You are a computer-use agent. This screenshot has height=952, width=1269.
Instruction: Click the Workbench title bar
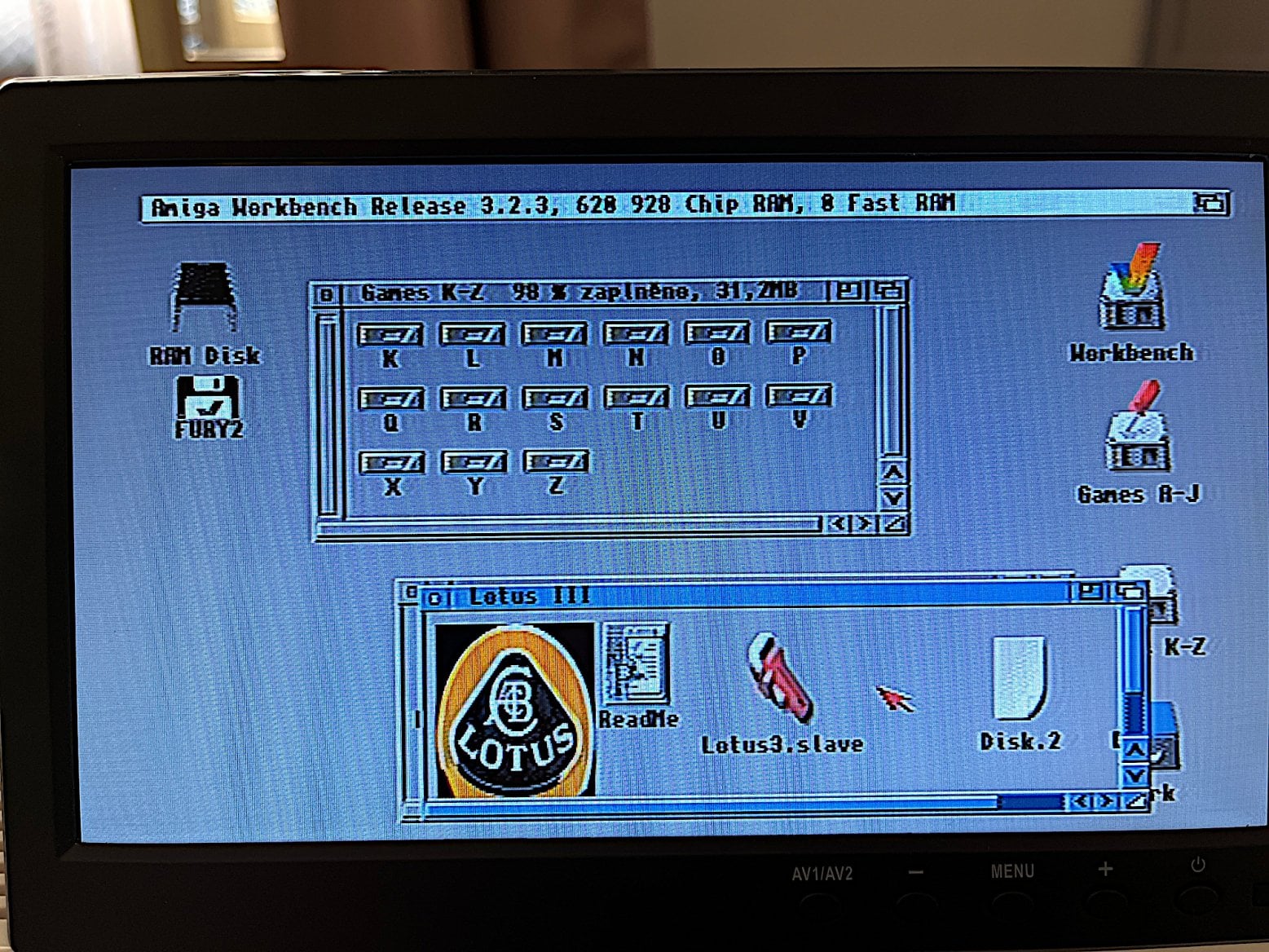click(x=652, y=205)
